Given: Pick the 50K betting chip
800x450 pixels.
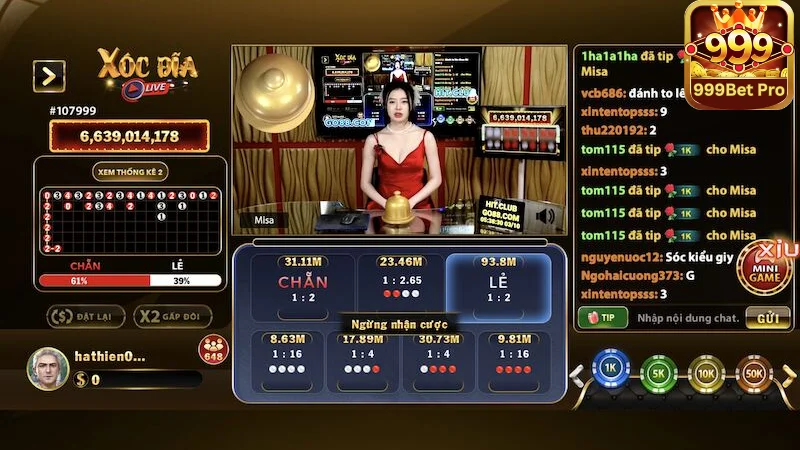Looking at the screenshot, I should click(x=754, y=372).
